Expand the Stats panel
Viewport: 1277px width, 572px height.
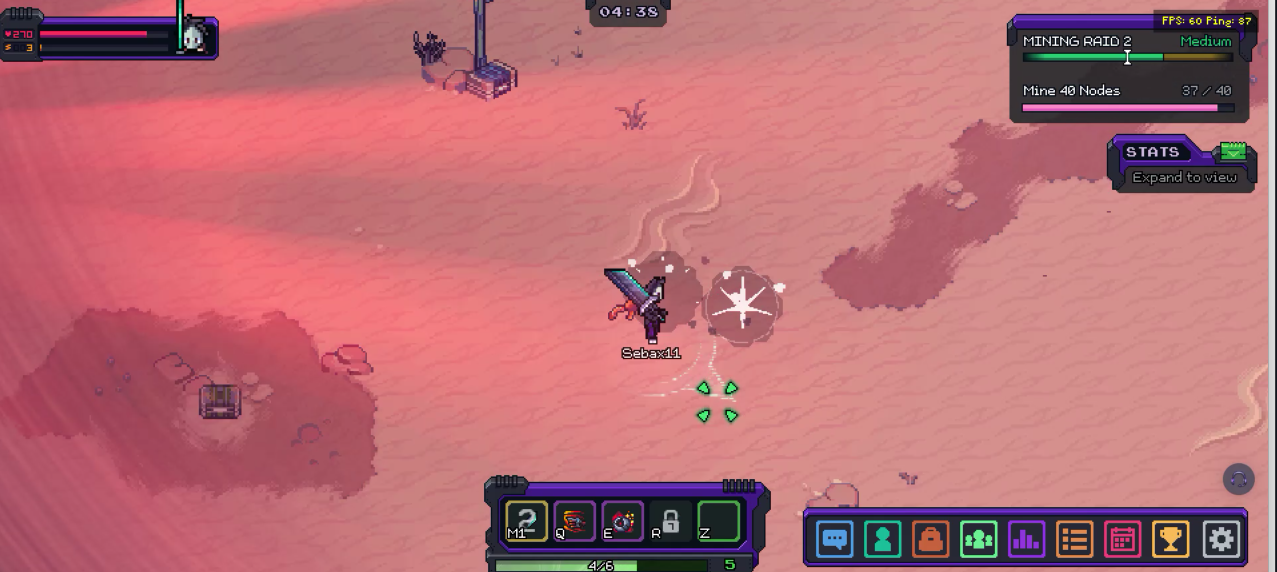click(x=1184, y=177)
